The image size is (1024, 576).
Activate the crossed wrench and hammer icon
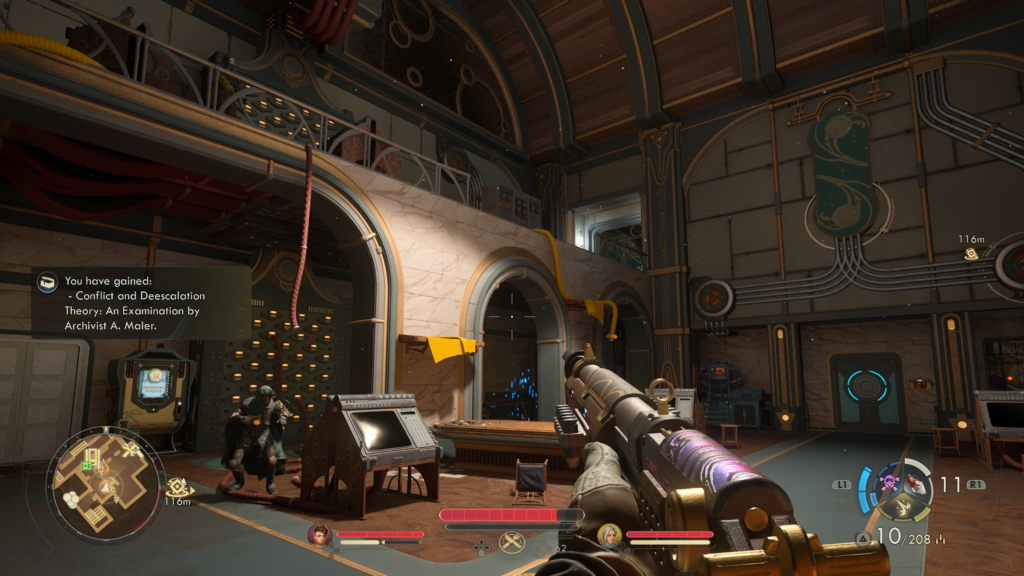click(x=512, y=543)
